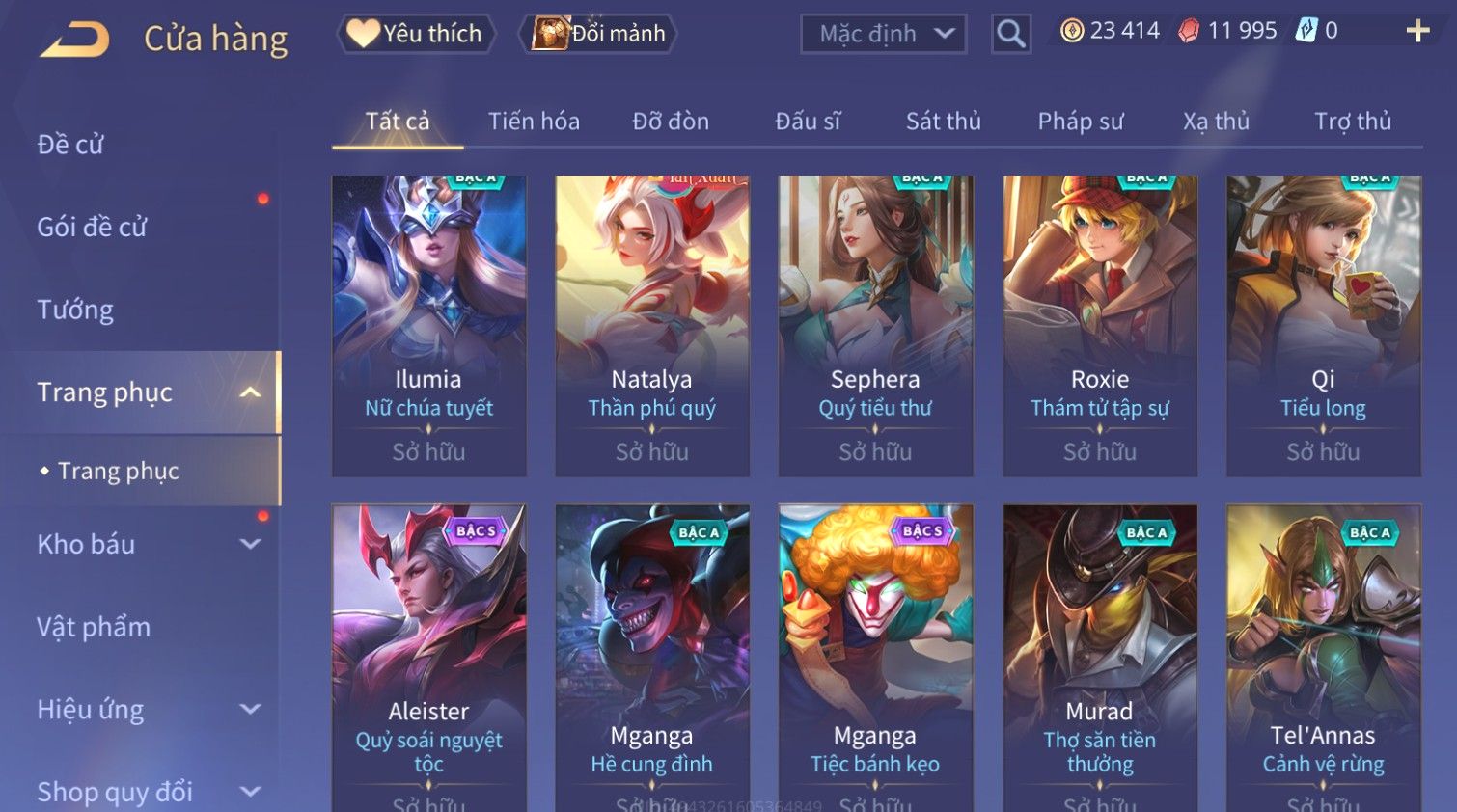Open the Gói đề cử menu entry
1457x812 pixels.
[92, 228]
